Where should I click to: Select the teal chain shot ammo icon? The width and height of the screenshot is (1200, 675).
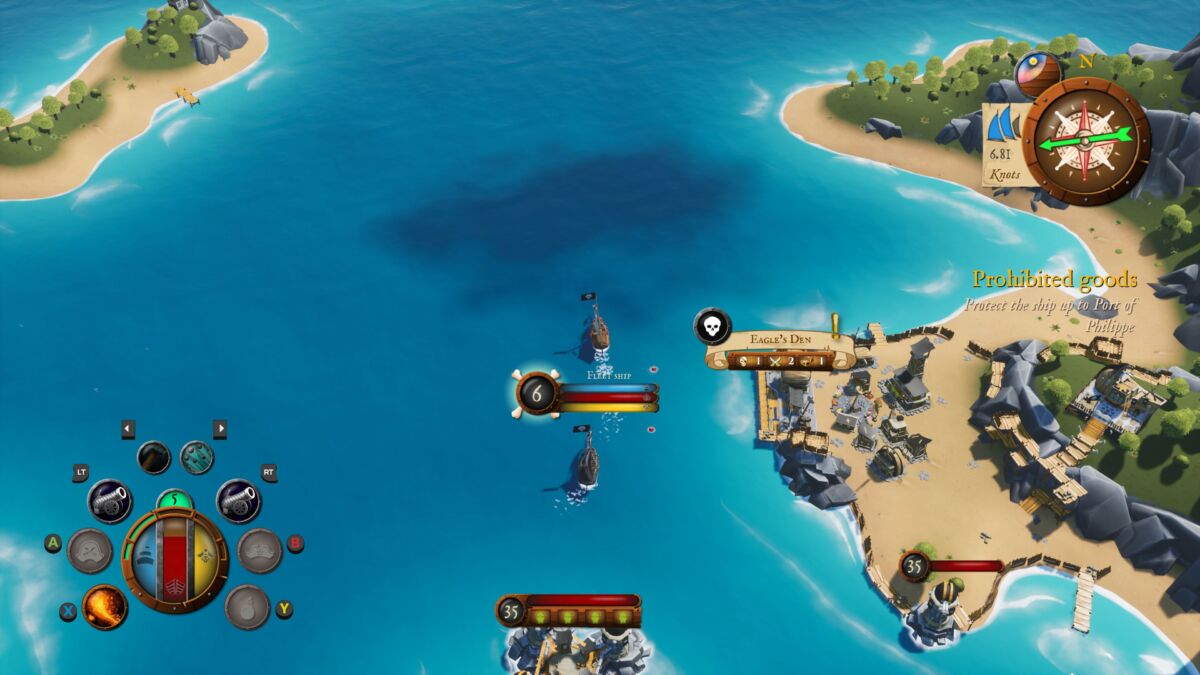click(197, 457)
